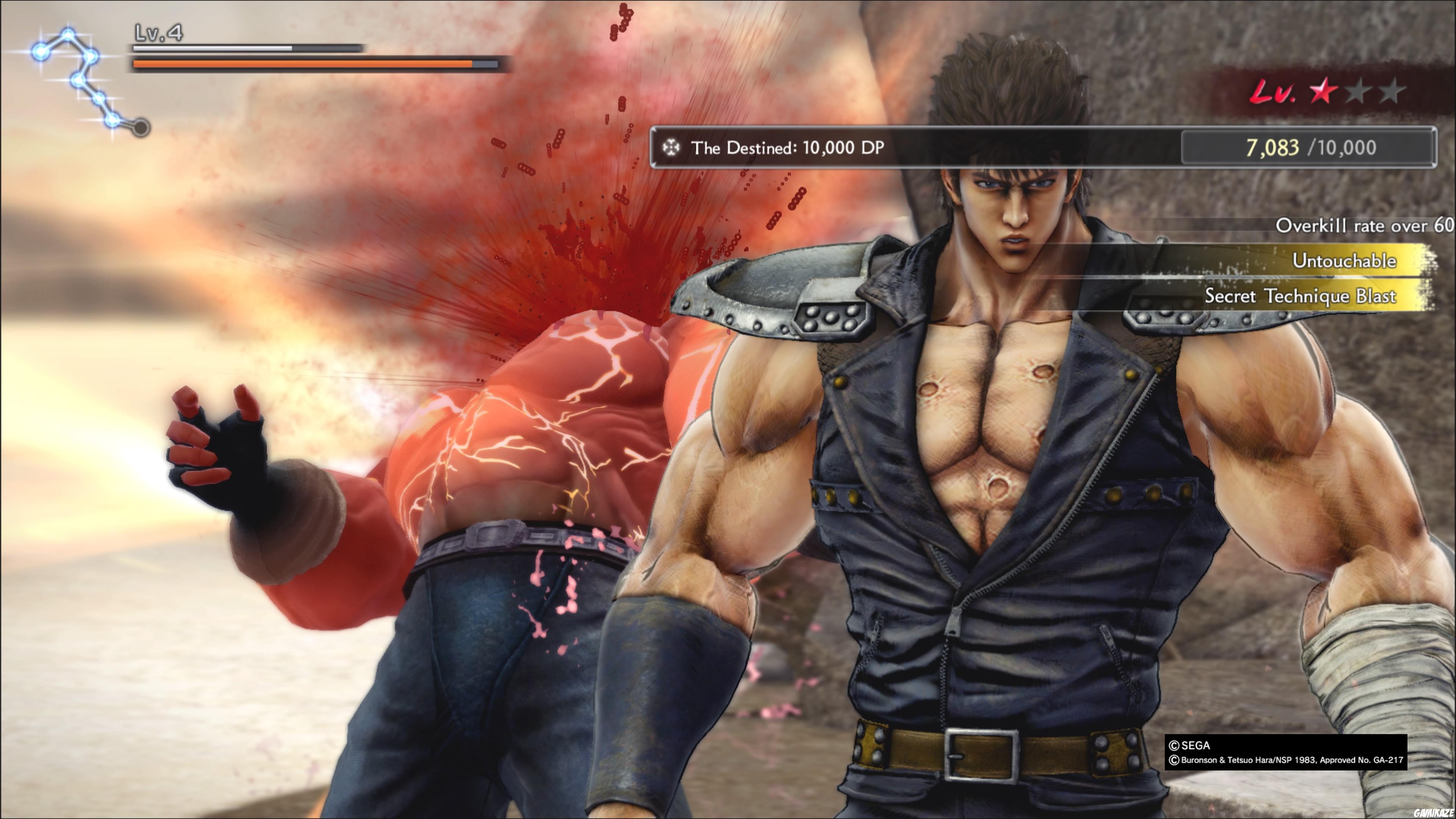Click the third grey star in the level rating
The width and height of the screenshot is (1456, 819).
[x=1393, y=91]
